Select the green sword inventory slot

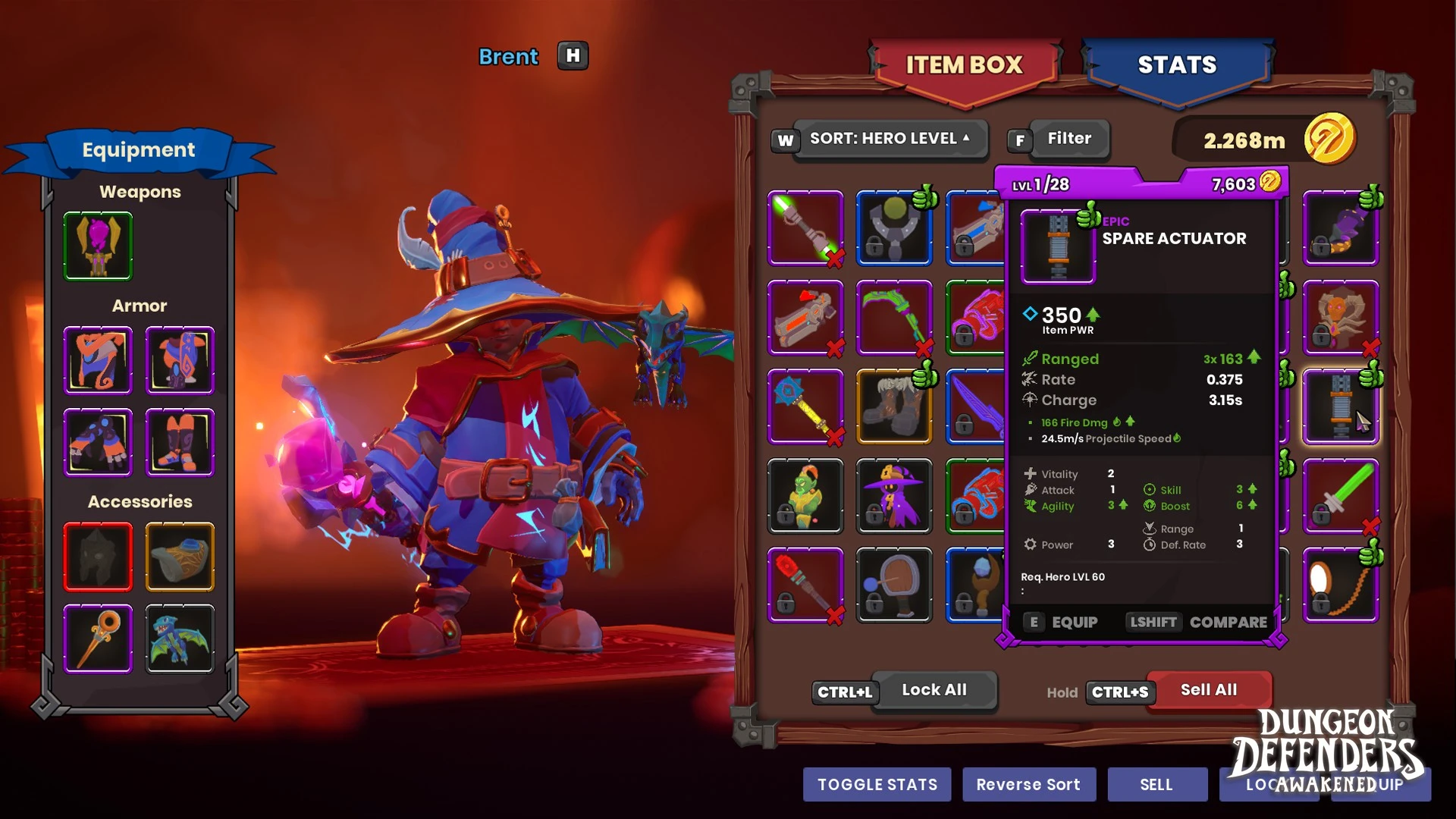point(1340,496)
